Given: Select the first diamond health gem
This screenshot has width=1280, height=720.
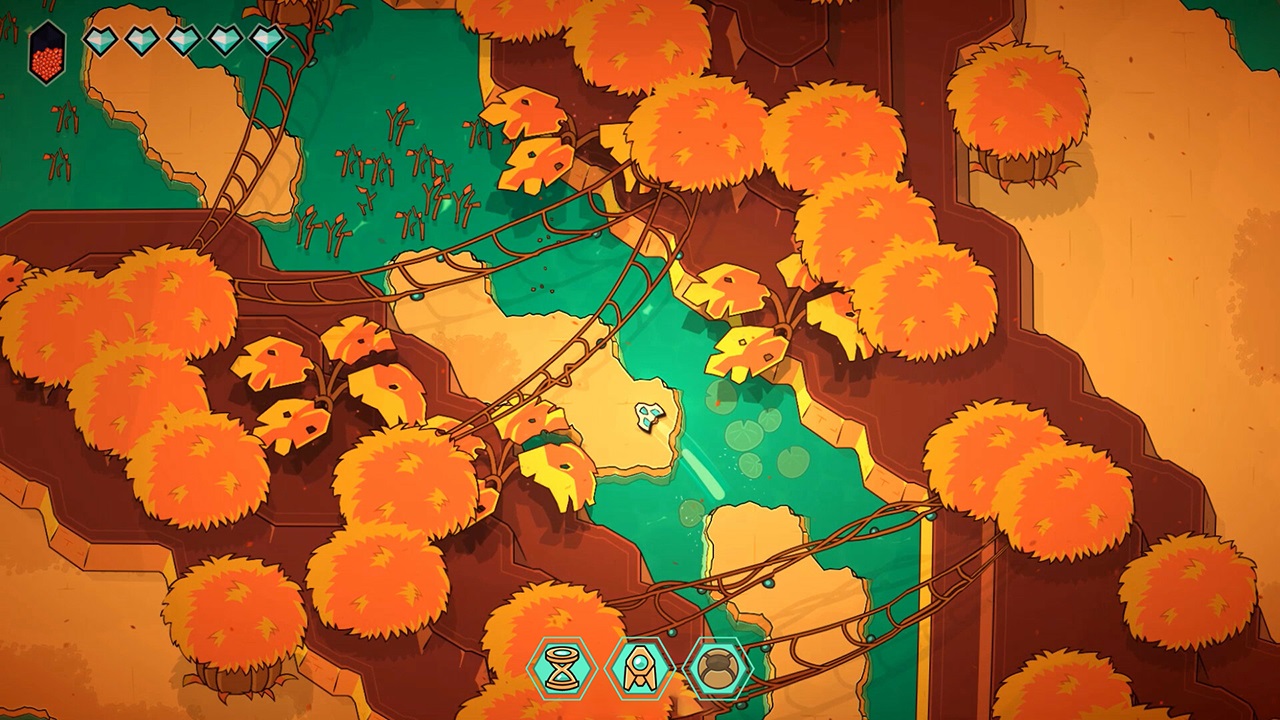Looking at the screenshot, I should (x=99, y=38).
